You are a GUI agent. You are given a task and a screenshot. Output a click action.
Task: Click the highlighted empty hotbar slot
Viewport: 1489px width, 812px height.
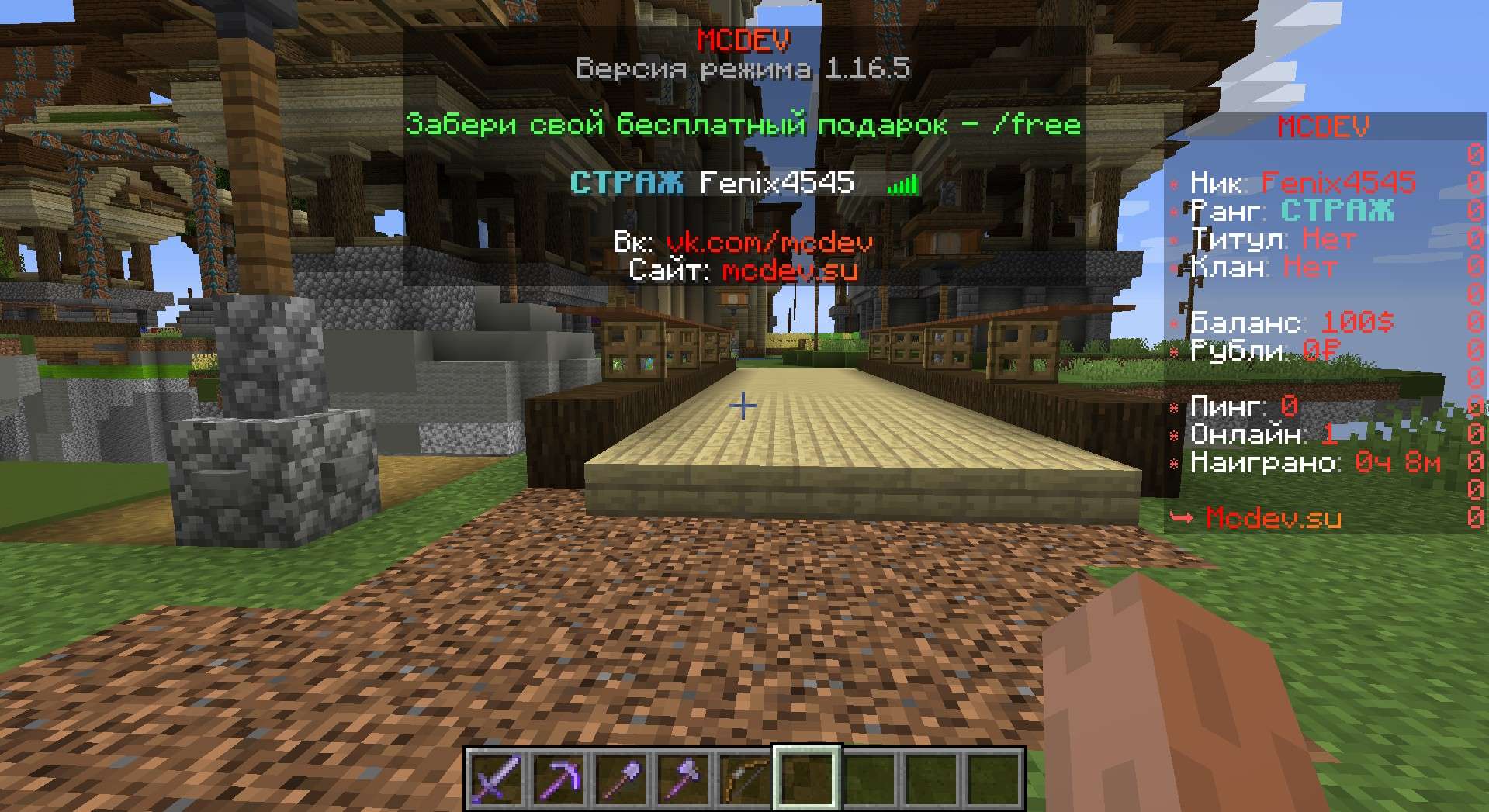808,779
